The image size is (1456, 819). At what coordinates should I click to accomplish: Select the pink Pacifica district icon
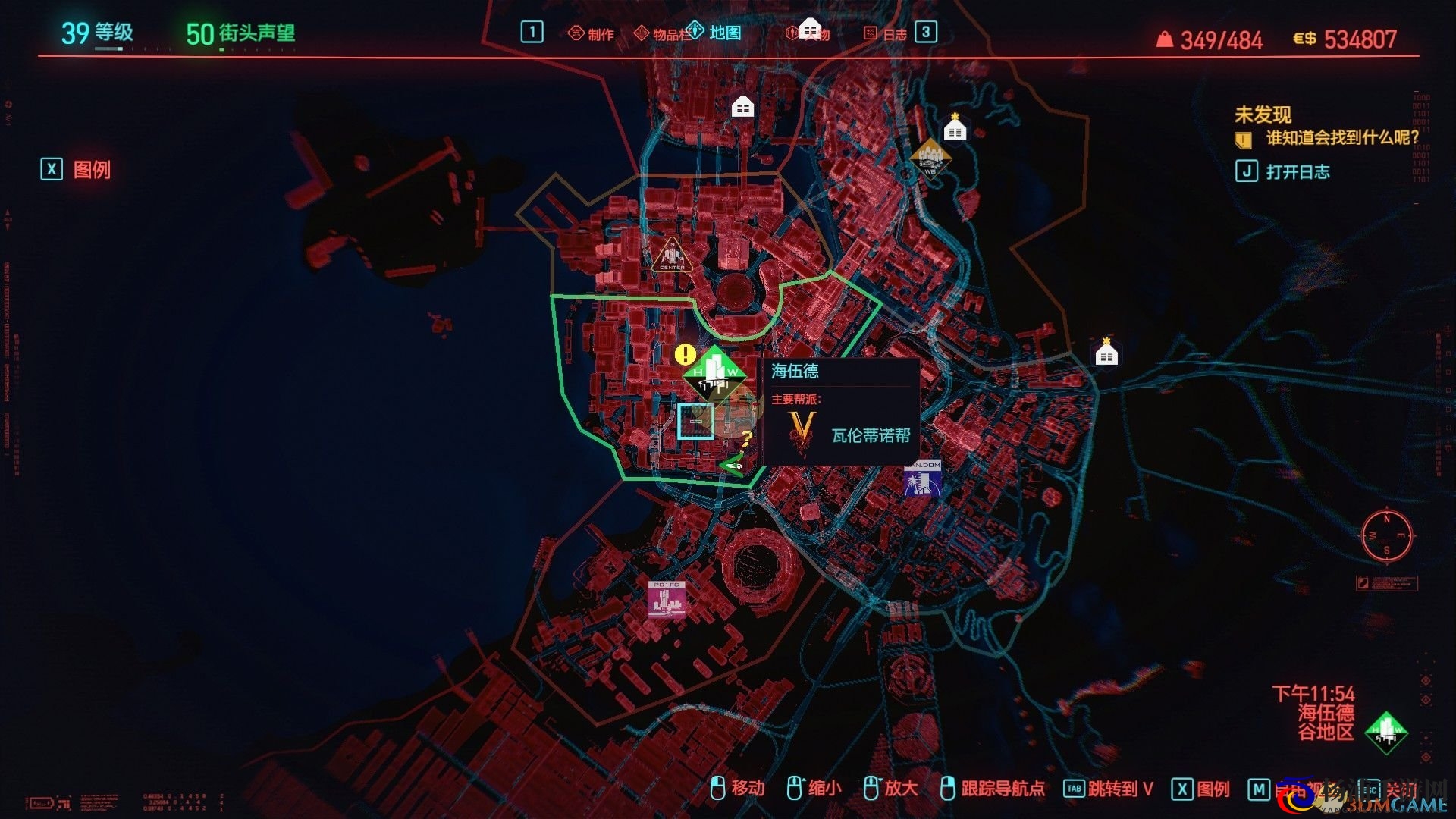coord(667,599)
